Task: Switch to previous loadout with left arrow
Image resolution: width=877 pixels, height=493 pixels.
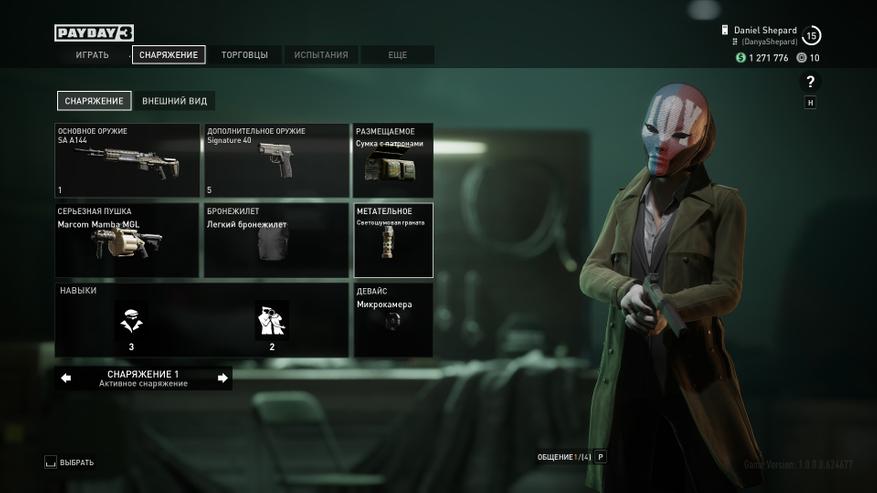Action: coord(66,378)
